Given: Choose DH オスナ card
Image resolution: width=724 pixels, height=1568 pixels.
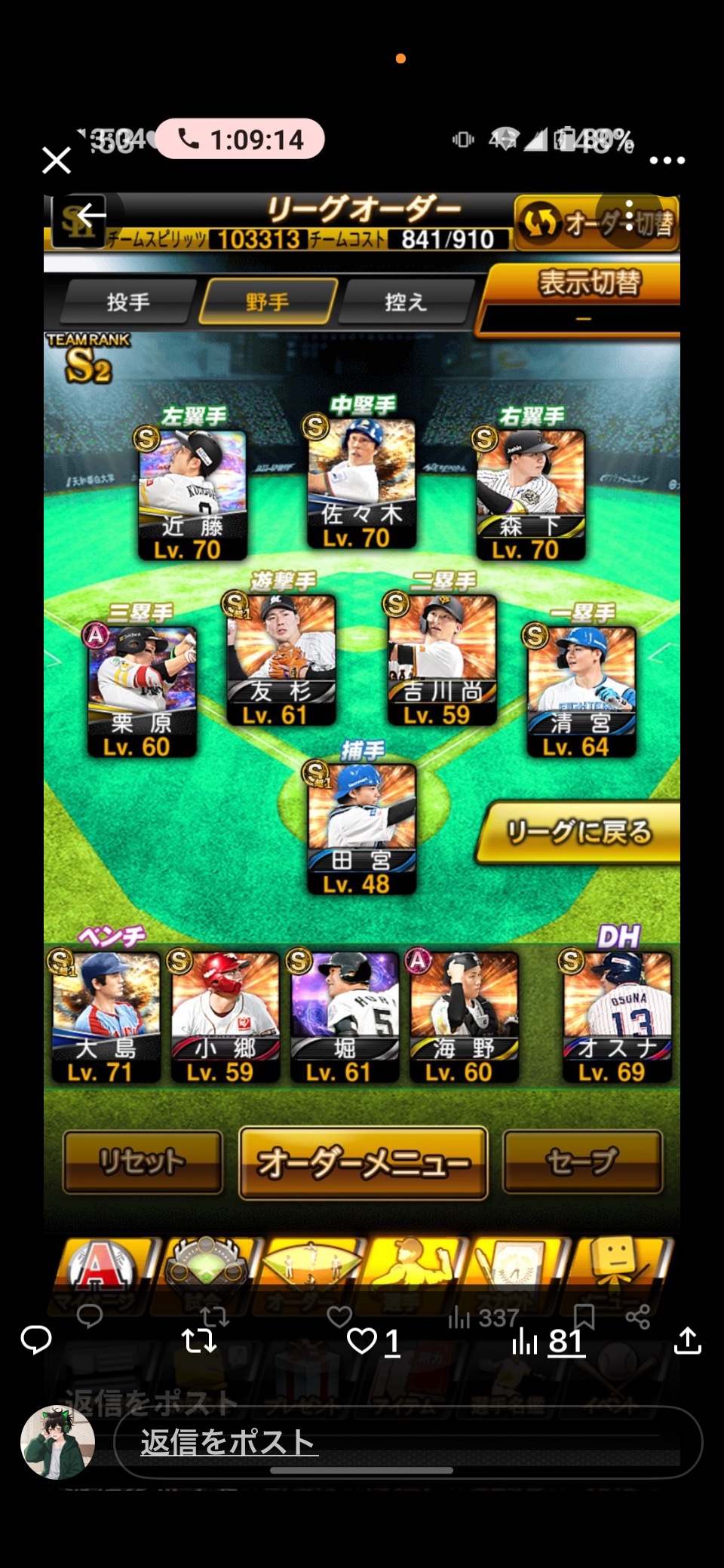Looking at the screenshot, I should (x=617, y=1016).
